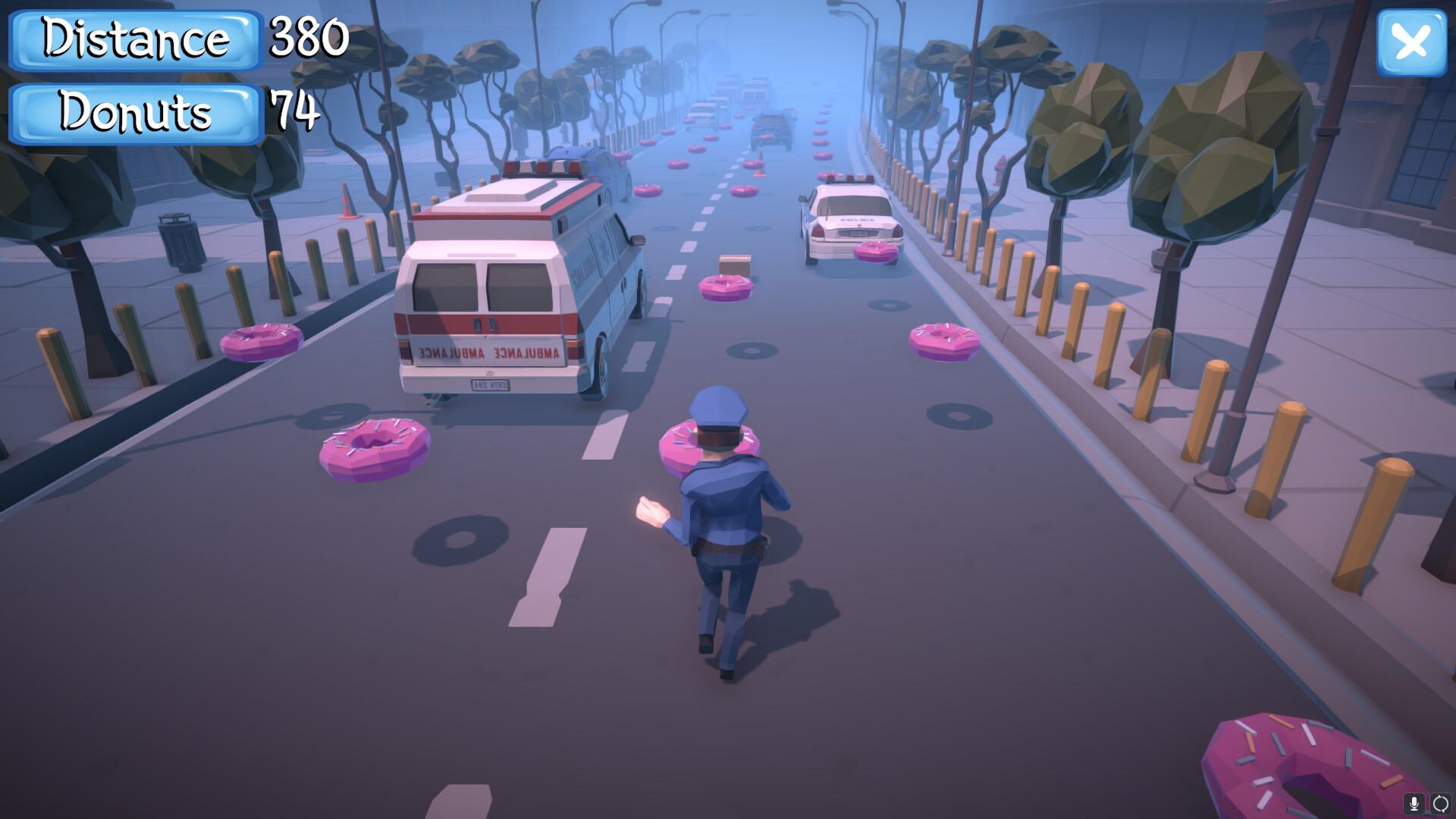Viewport: 1456px width, 819px height.
Task: Click the large donut on the left roadside
Action: pyautogui.click(x=375, y=447)
